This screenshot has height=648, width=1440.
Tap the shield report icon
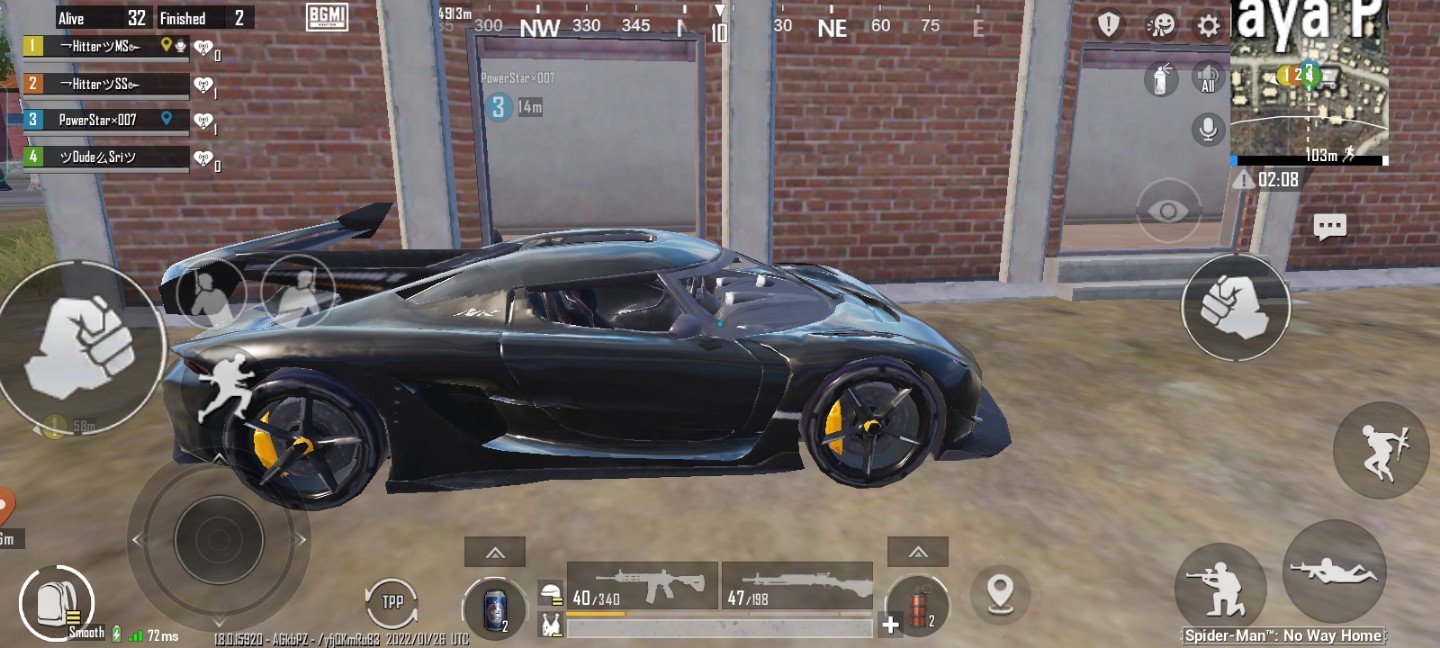1108,25
